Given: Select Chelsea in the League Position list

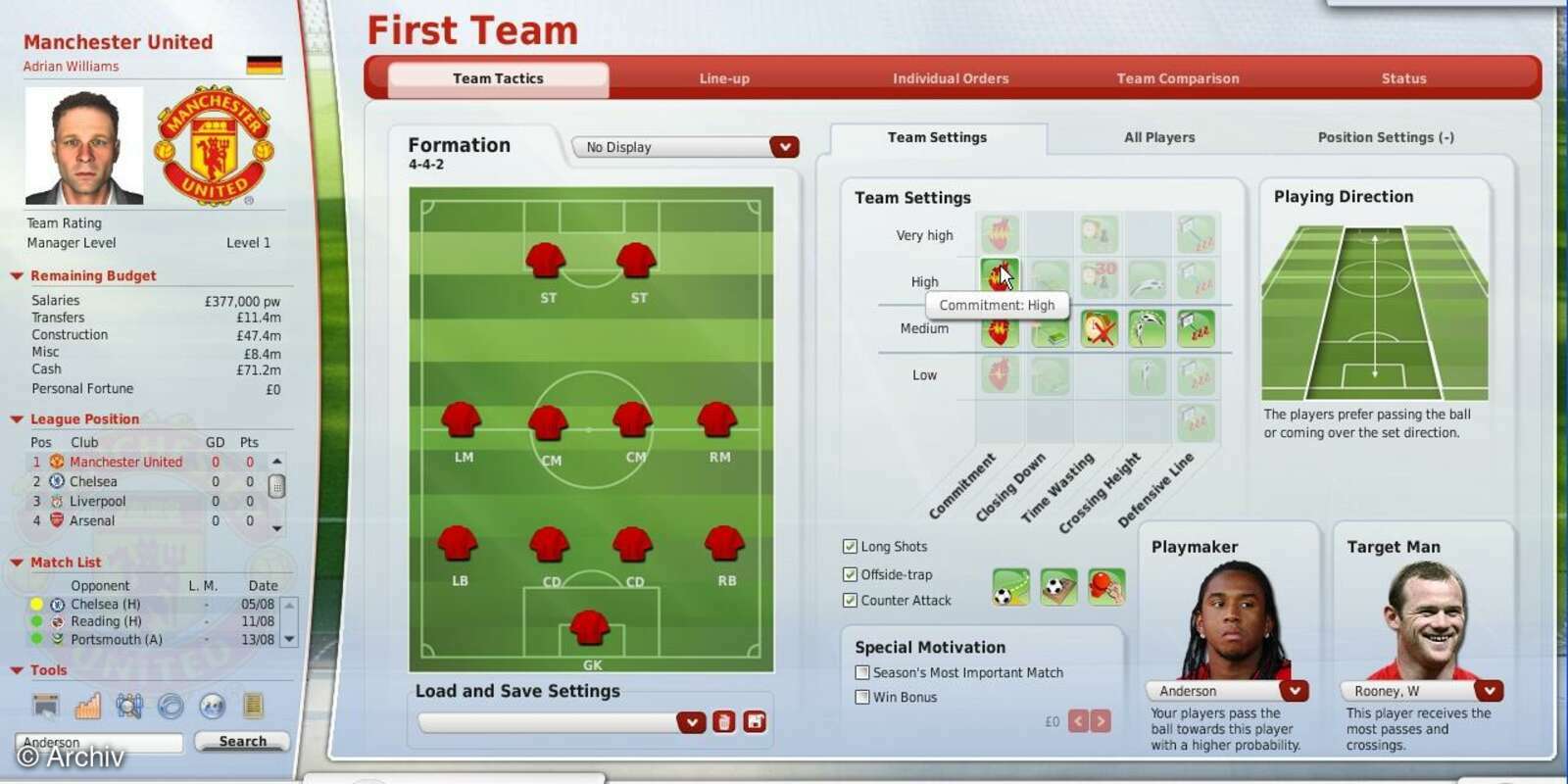Looking at the screenshot, I should [92, 481].
